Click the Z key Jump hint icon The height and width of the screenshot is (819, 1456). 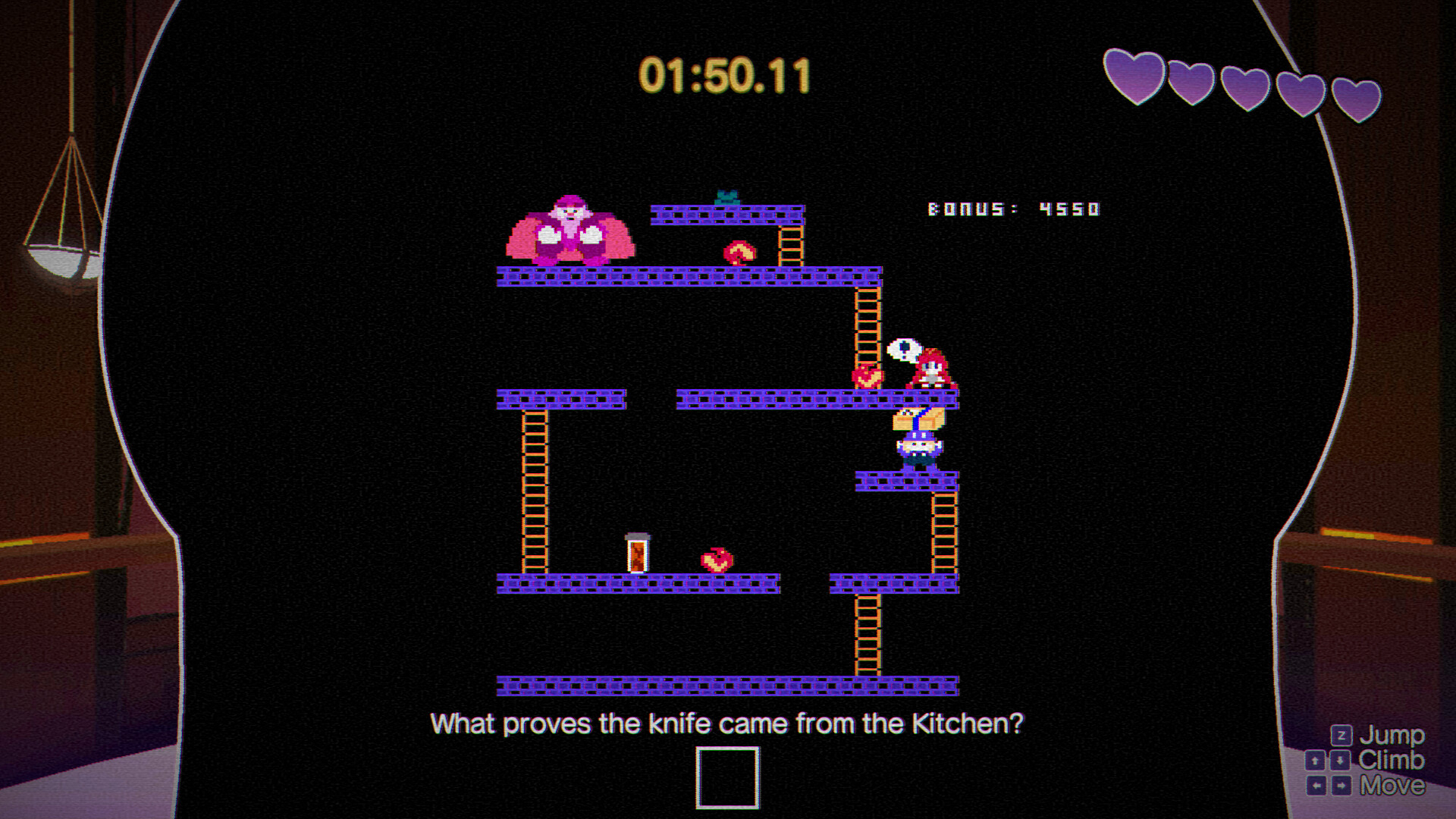pyautogui.click(x=1341, y=735)
